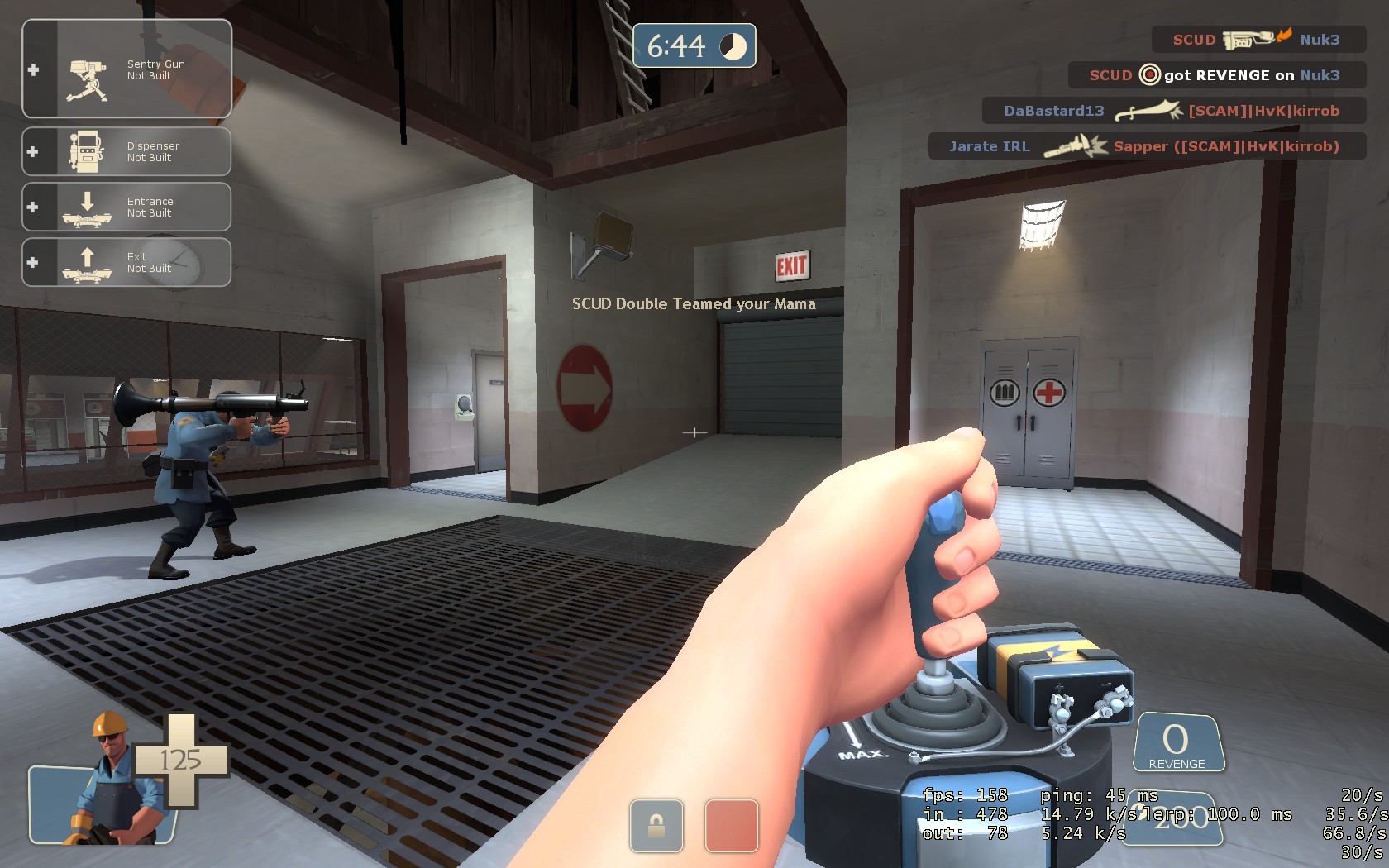Expand the Dispenser entry with its plus sign
Screen dimensions: 1389x868
(x=33, y=150)
